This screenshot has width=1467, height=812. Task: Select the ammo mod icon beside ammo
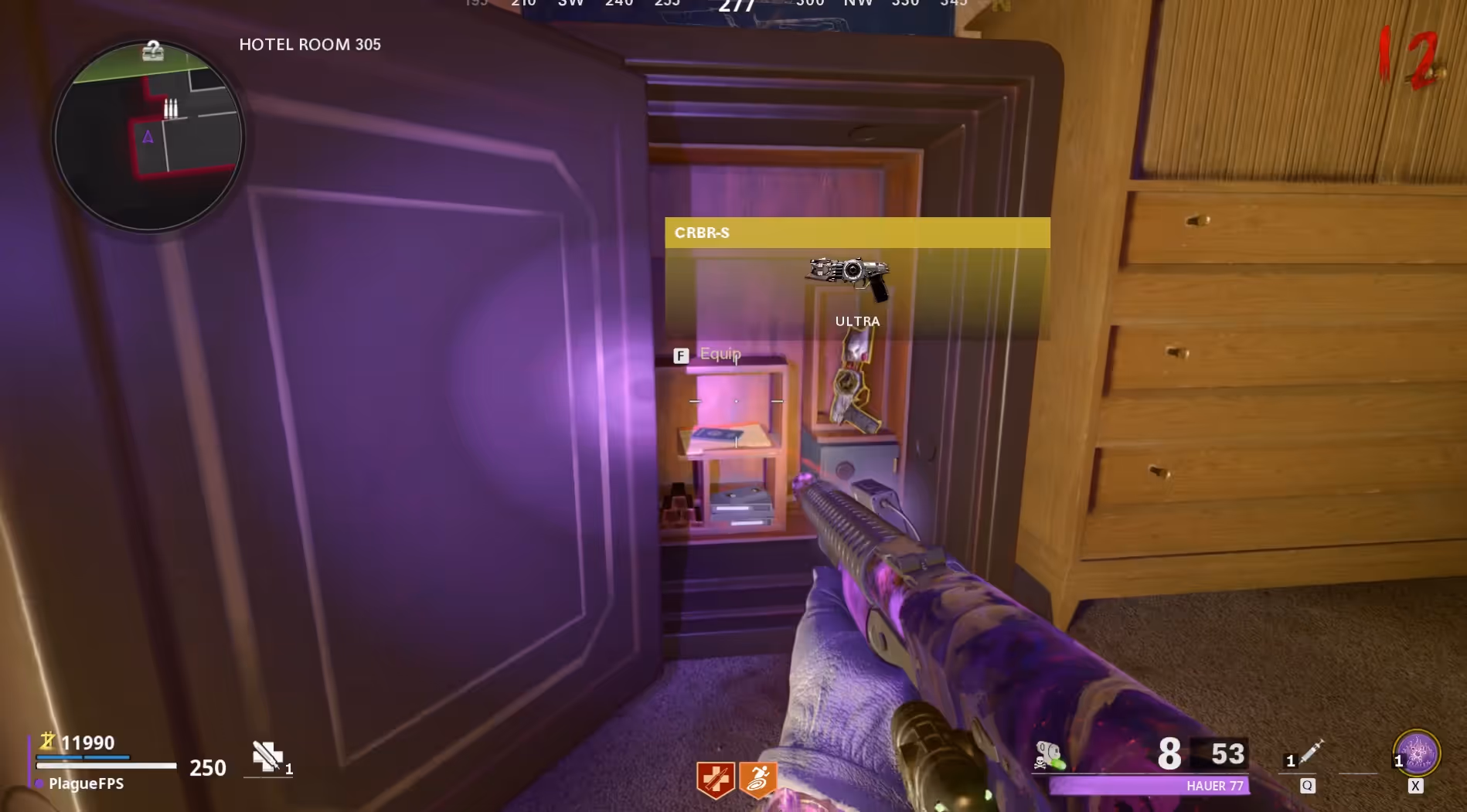[1050, 755]
